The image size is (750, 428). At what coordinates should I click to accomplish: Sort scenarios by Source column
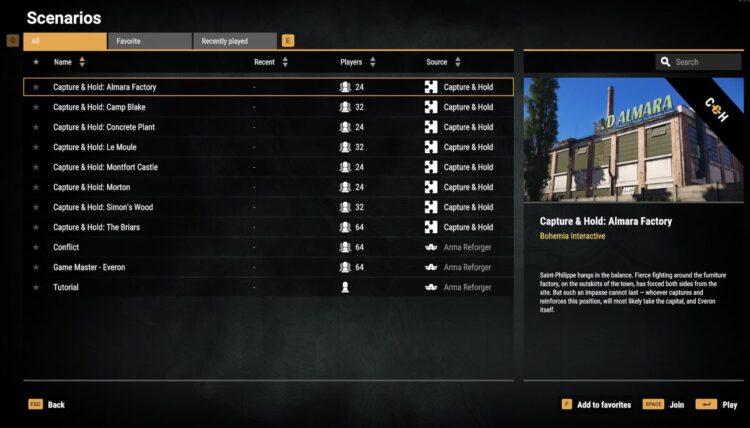pyautogui.click(x=443, y=62)
